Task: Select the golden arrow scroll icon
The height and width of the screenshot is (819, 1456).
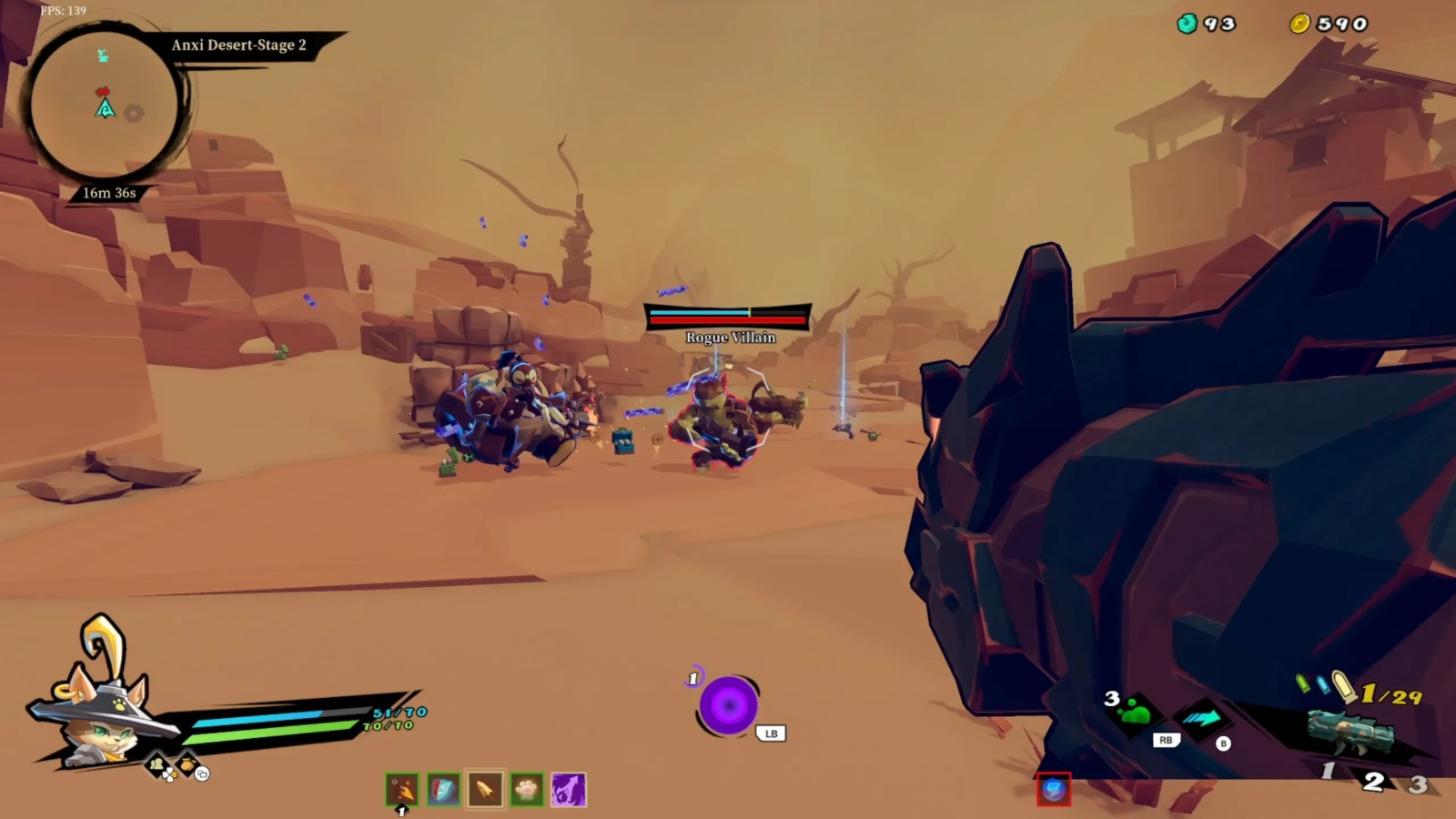Action: [485, 789]
